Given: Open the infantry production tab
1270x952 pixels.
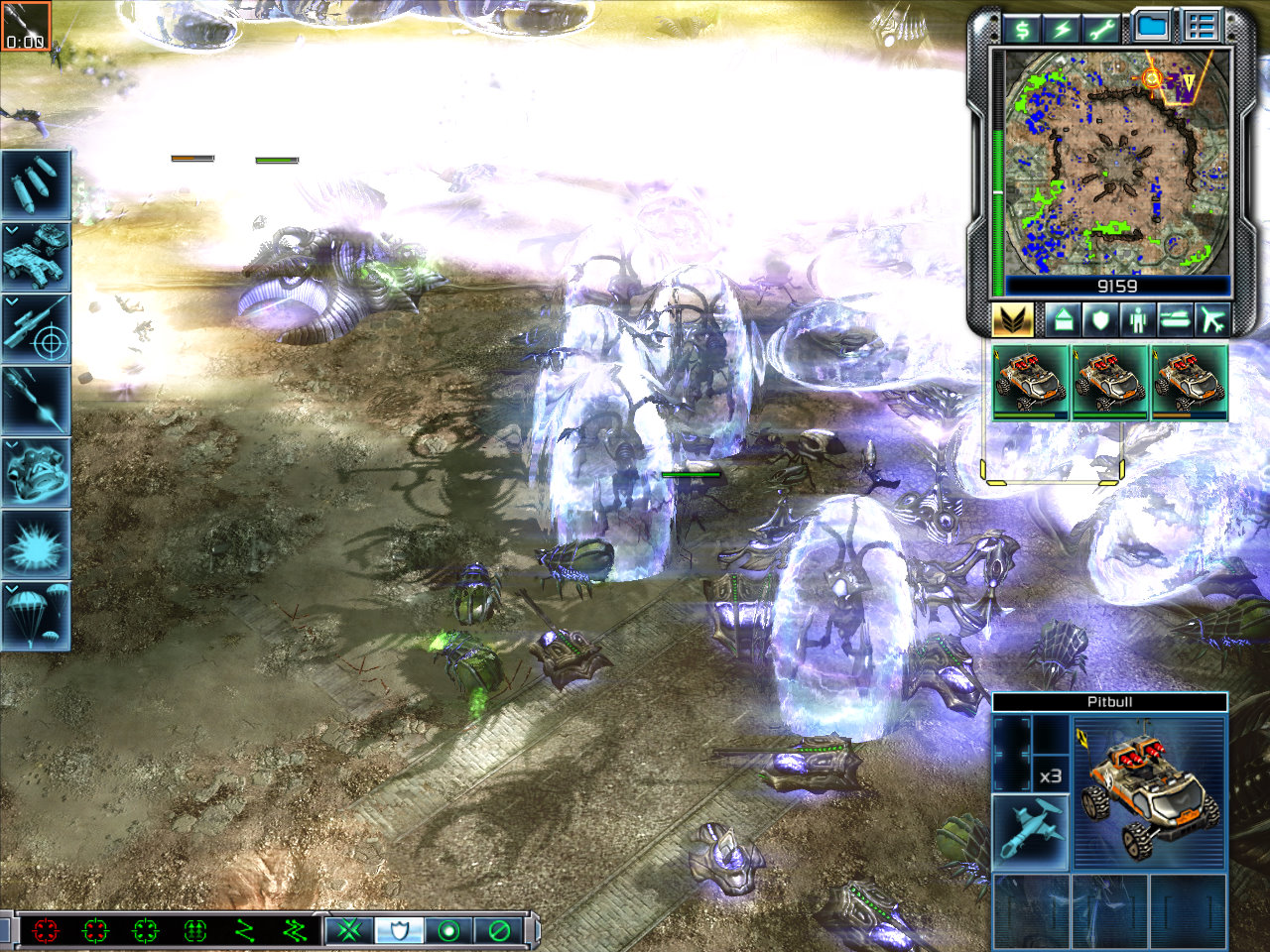Looking at the screenshot, I should tap(1137, 320).
